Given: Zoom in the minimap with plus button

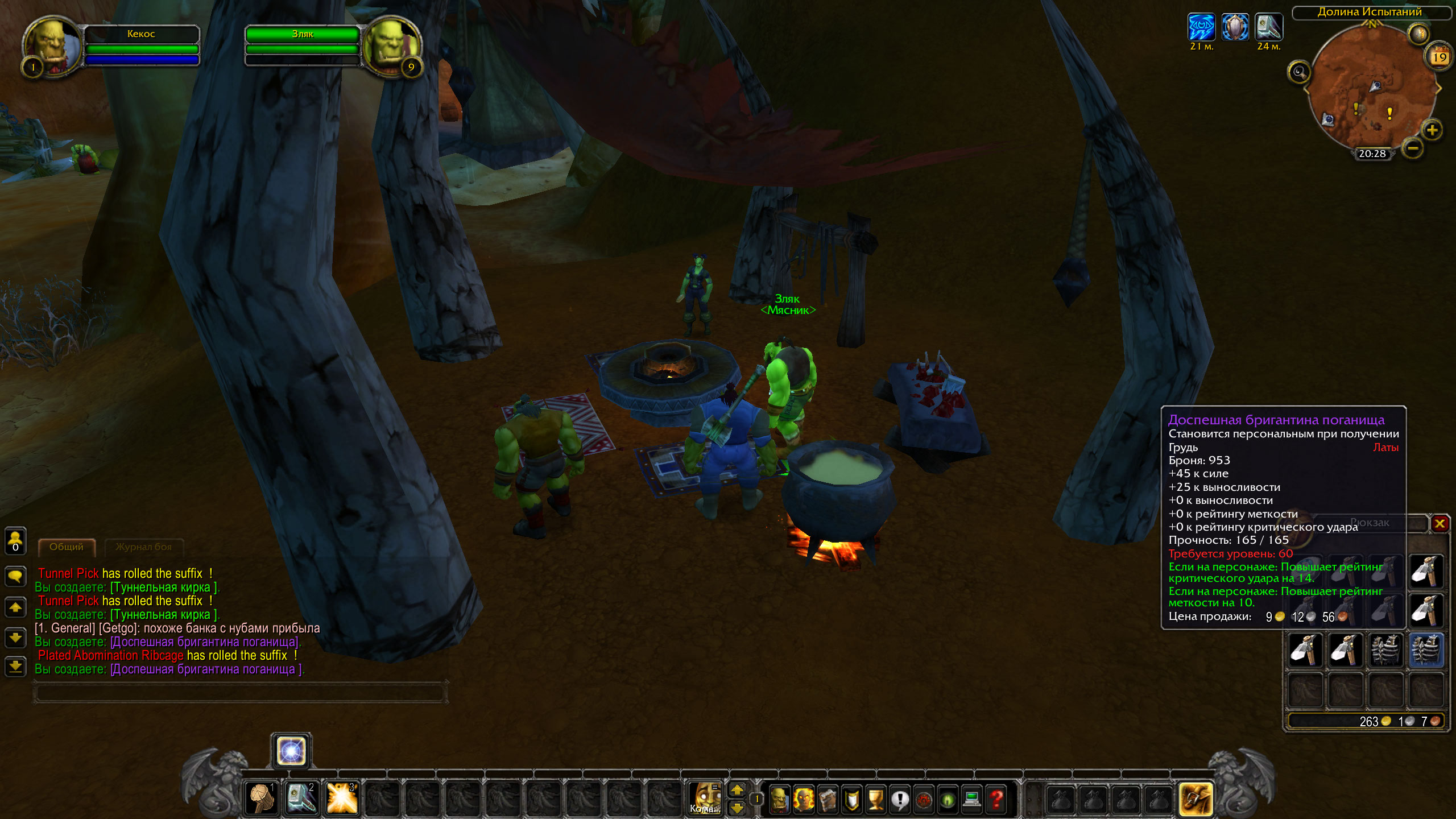Looking at the screenshot, I should [1432, 131].
